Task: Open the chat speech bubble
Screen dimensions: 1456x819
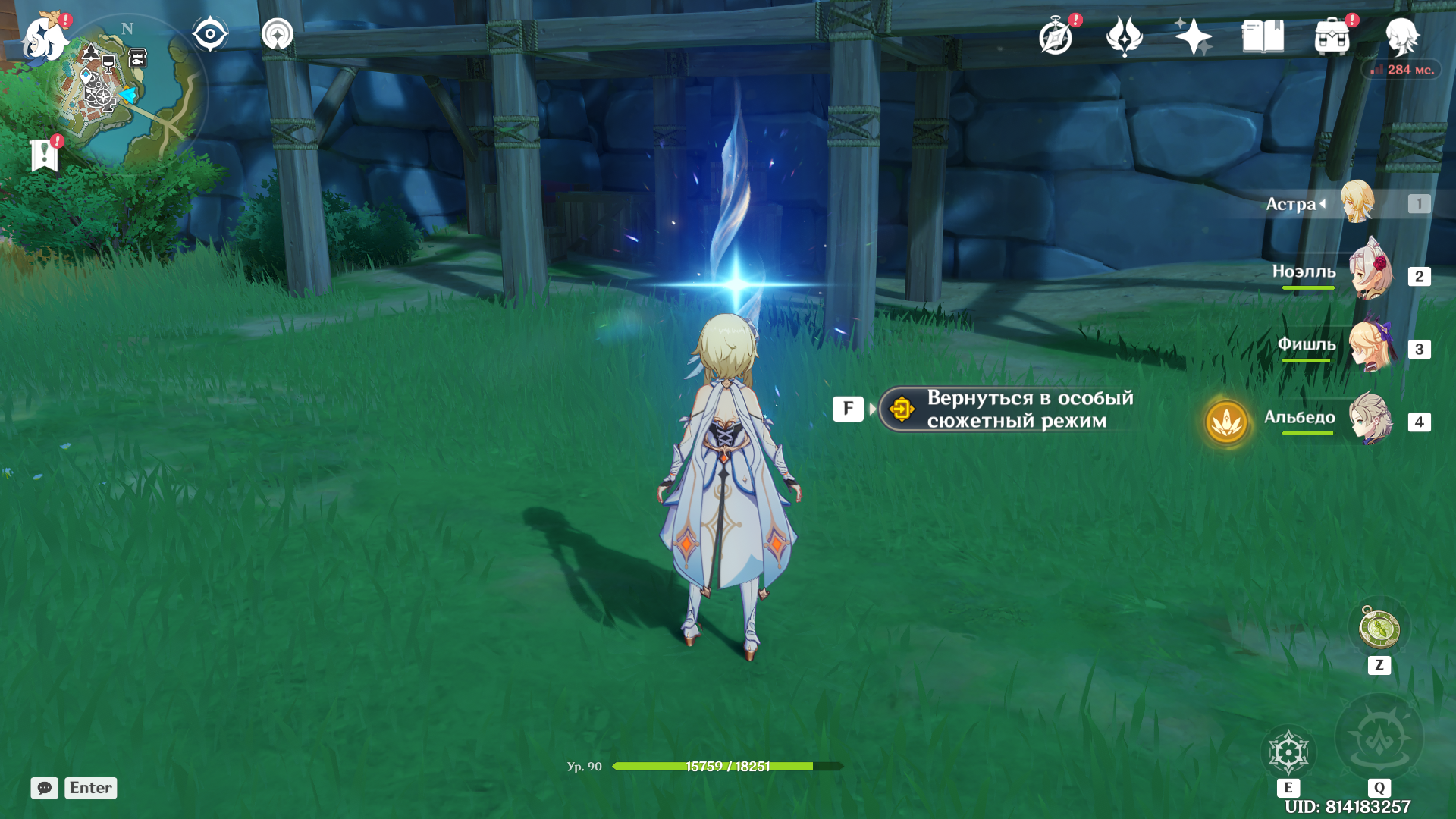Action: point(44,788)
